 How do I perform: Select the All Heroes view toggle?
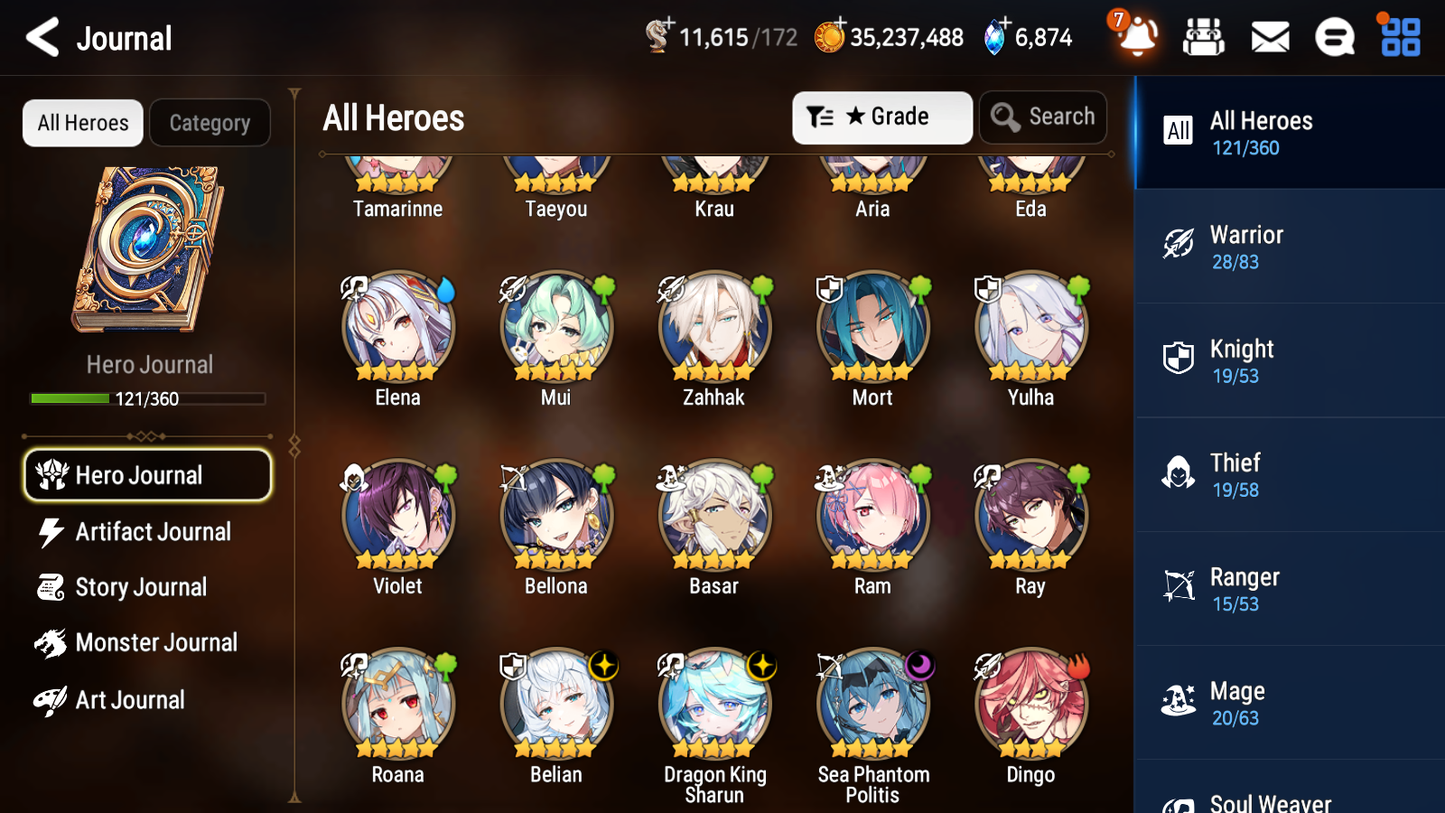coord(82,122)
